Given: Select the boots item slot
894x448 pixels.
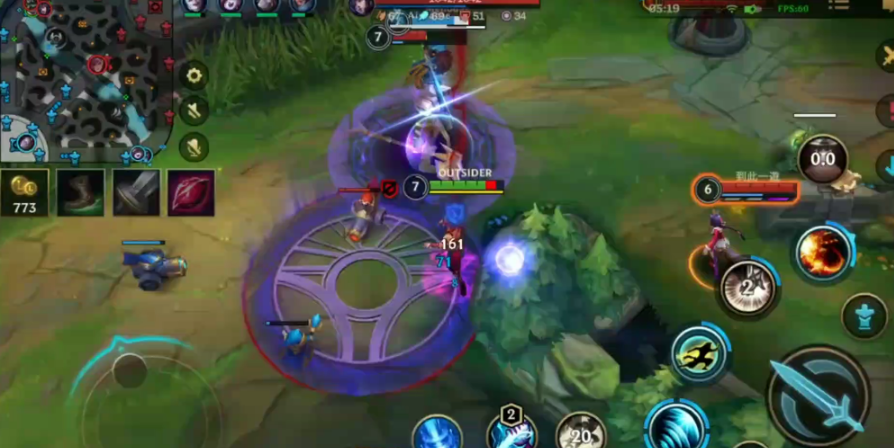Looking at the screenshot, I should (80, 193).
